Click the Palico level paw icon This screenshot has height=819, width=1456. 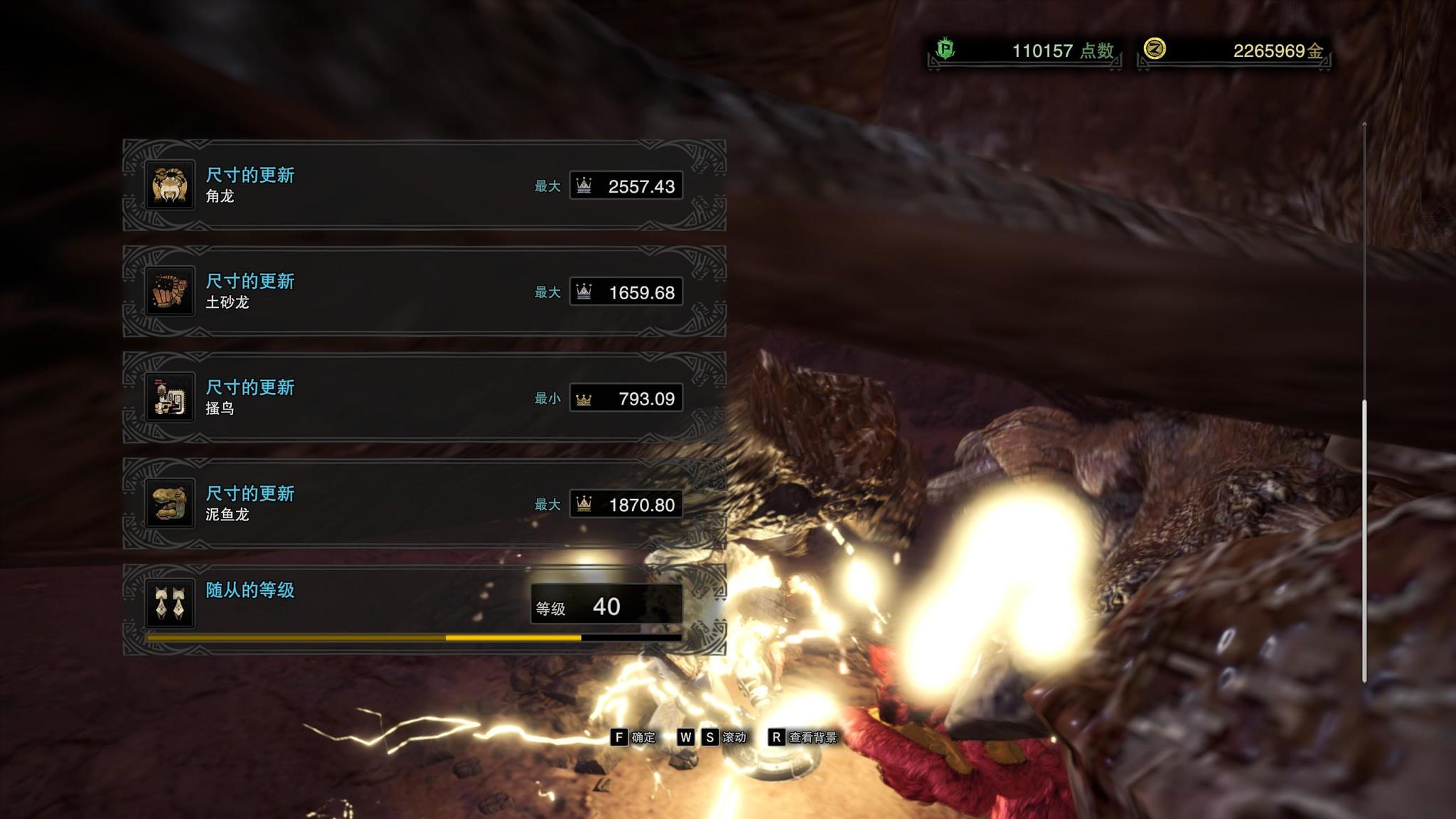[x=170, y=604]
